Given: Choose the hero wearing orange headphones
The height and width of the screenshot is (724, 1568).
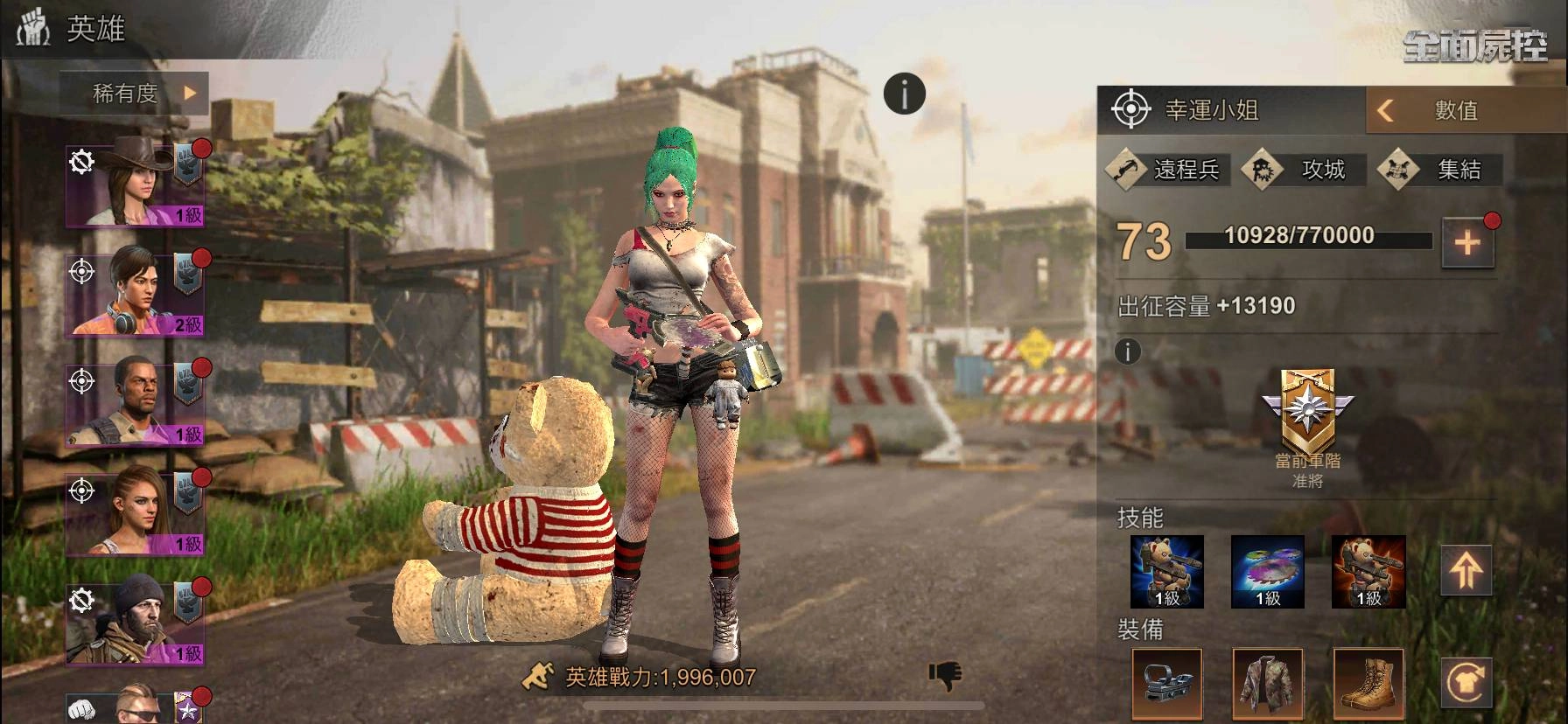Looking at the screenshot, I should [x=135, y=295].
